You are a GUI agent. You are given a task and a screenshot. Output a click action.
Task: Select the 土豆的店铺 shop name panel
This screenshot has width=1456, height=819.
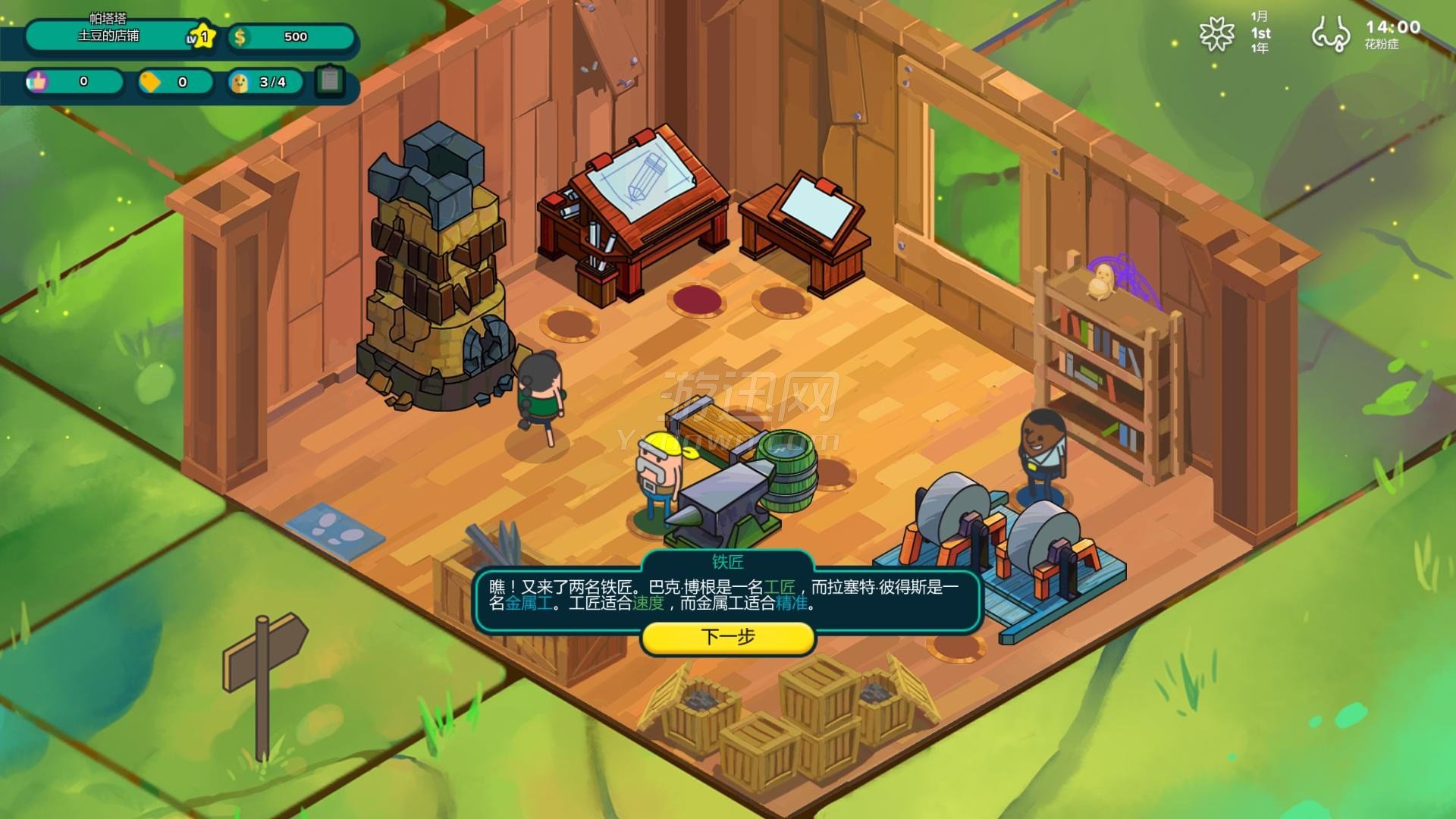pyautogui.click(x=110, y=36)
